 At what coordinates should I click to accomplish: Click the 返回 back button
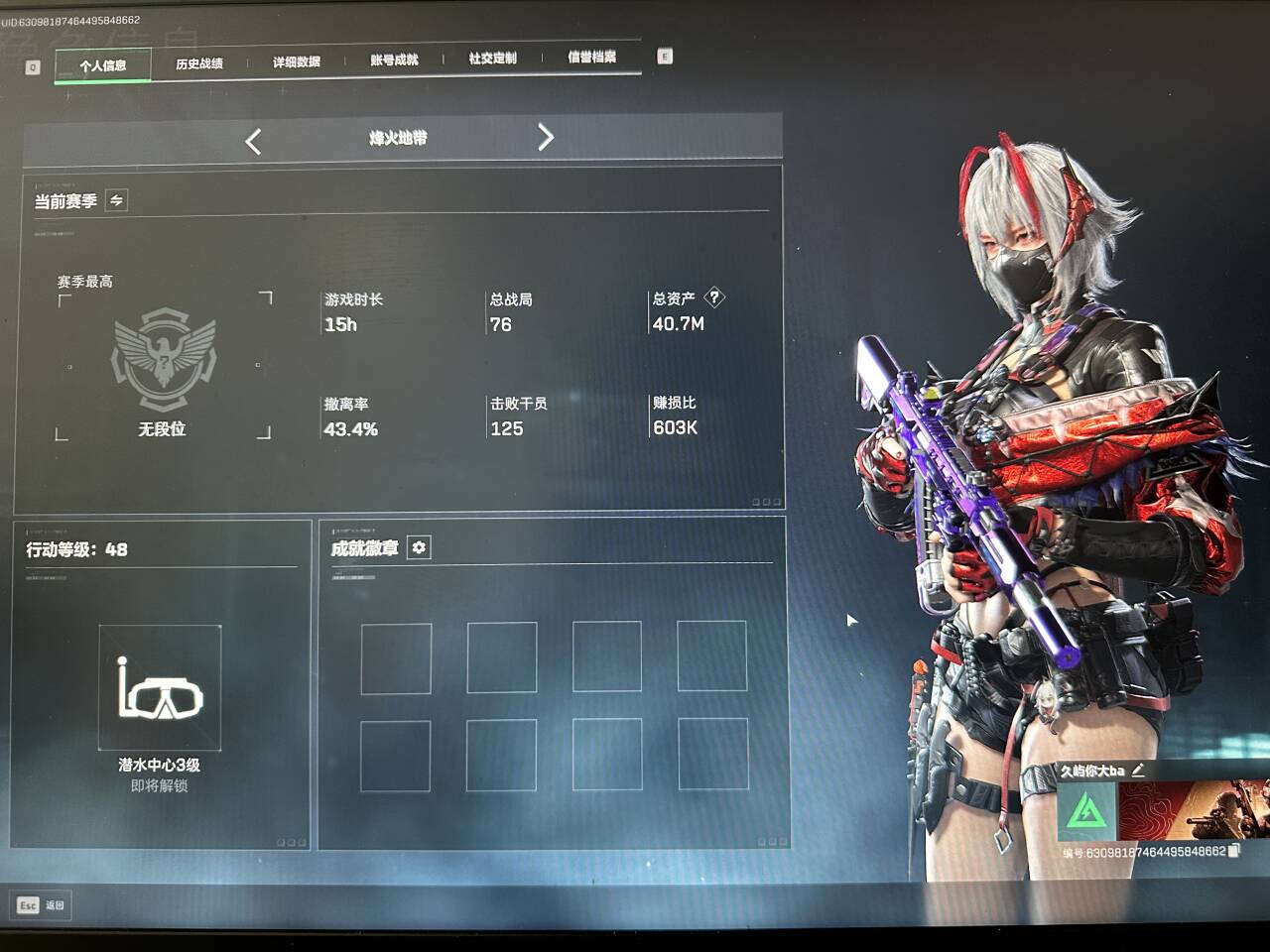[41, 905]
